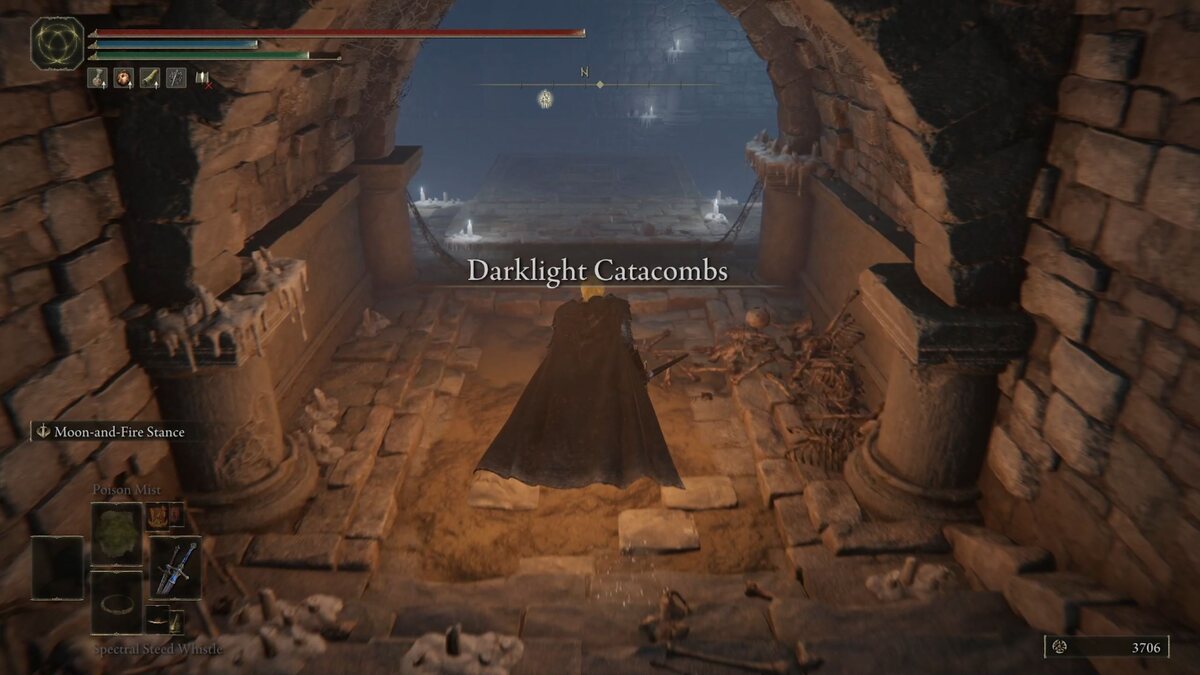Select the Spectral Steed Whistle item slot
The height and width of the screenshot is (675, 1200).
tap(117, 602)
